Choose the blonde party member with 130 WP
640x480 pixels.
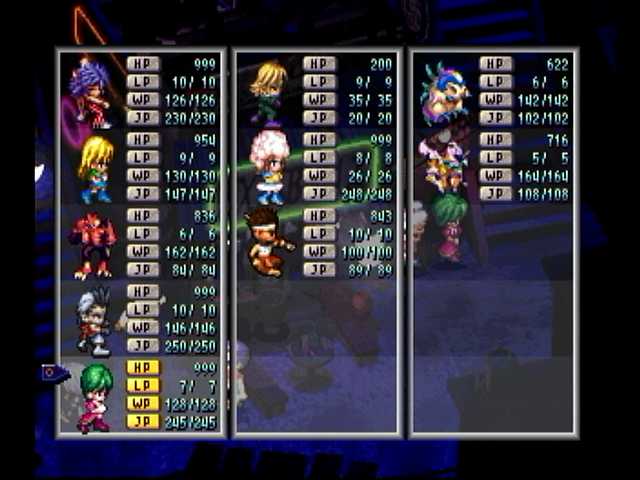point(96,168)
